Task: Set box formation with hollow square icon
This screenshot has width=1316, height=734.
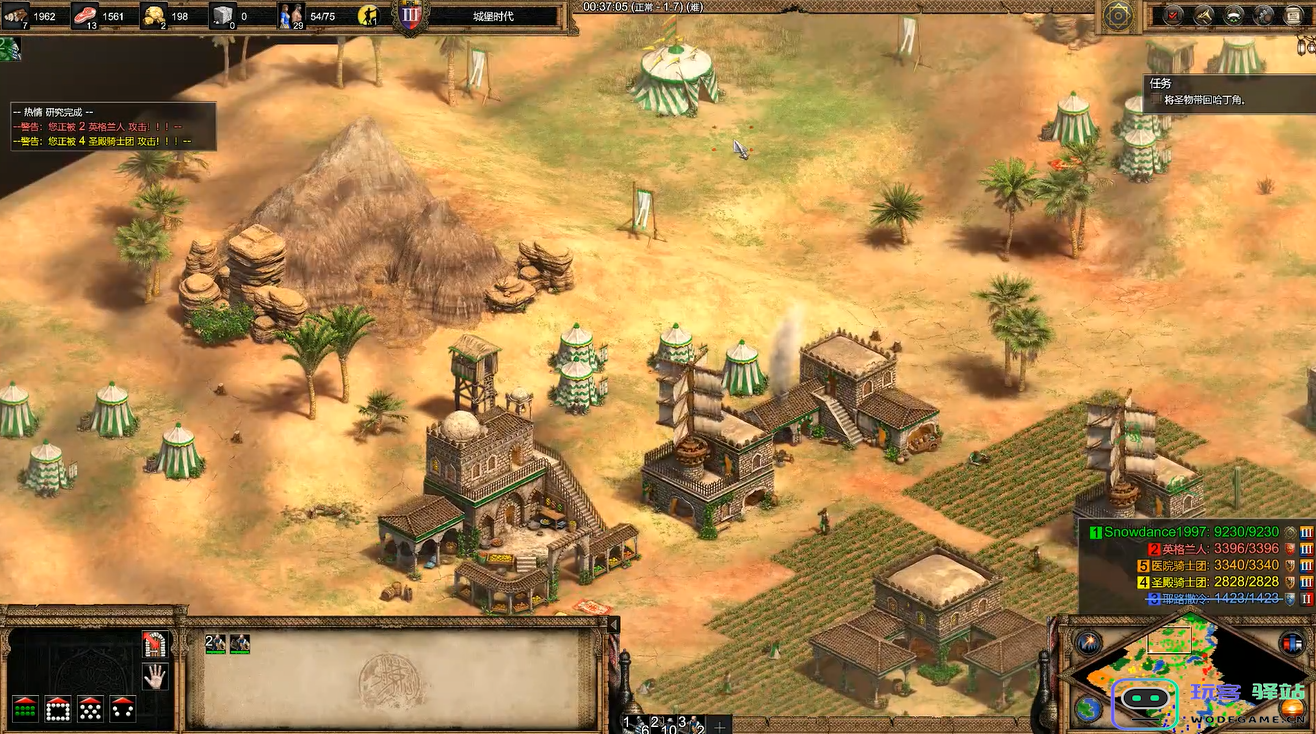Action: (x=57, y=708)
